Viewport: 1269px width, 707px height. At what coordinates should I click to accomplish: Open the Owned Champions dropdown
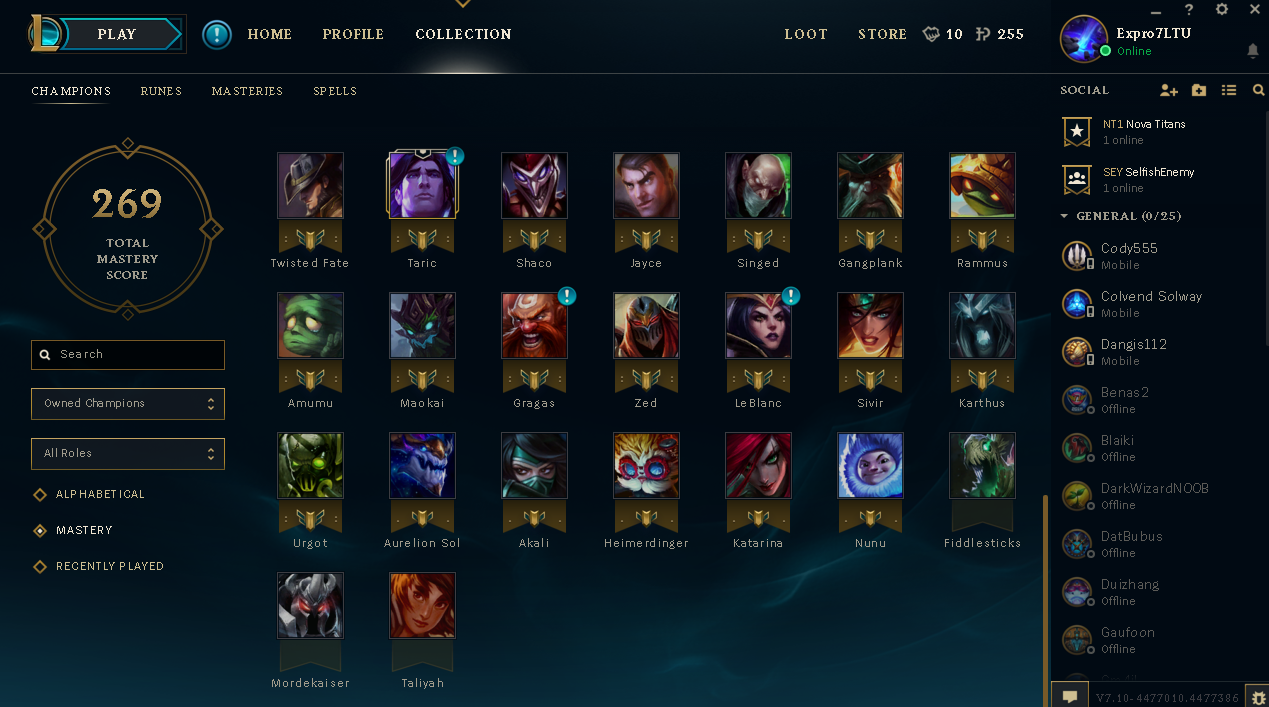[128, 404]
